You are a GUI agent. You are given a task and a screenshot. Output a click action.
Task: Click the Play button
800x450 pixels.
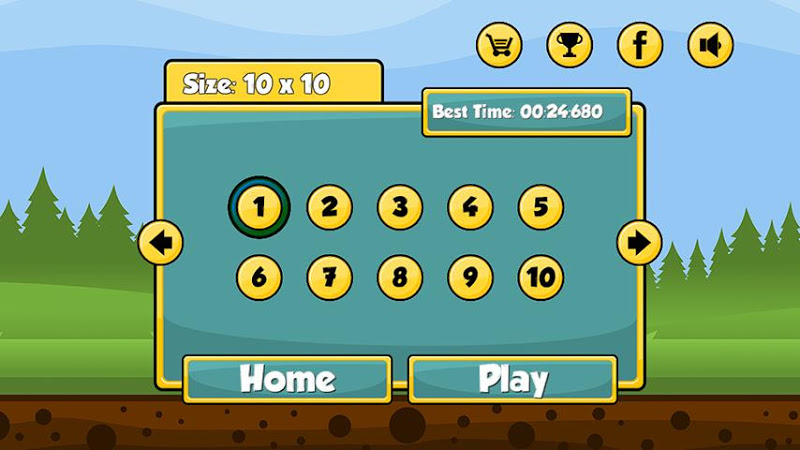(512, 379)
